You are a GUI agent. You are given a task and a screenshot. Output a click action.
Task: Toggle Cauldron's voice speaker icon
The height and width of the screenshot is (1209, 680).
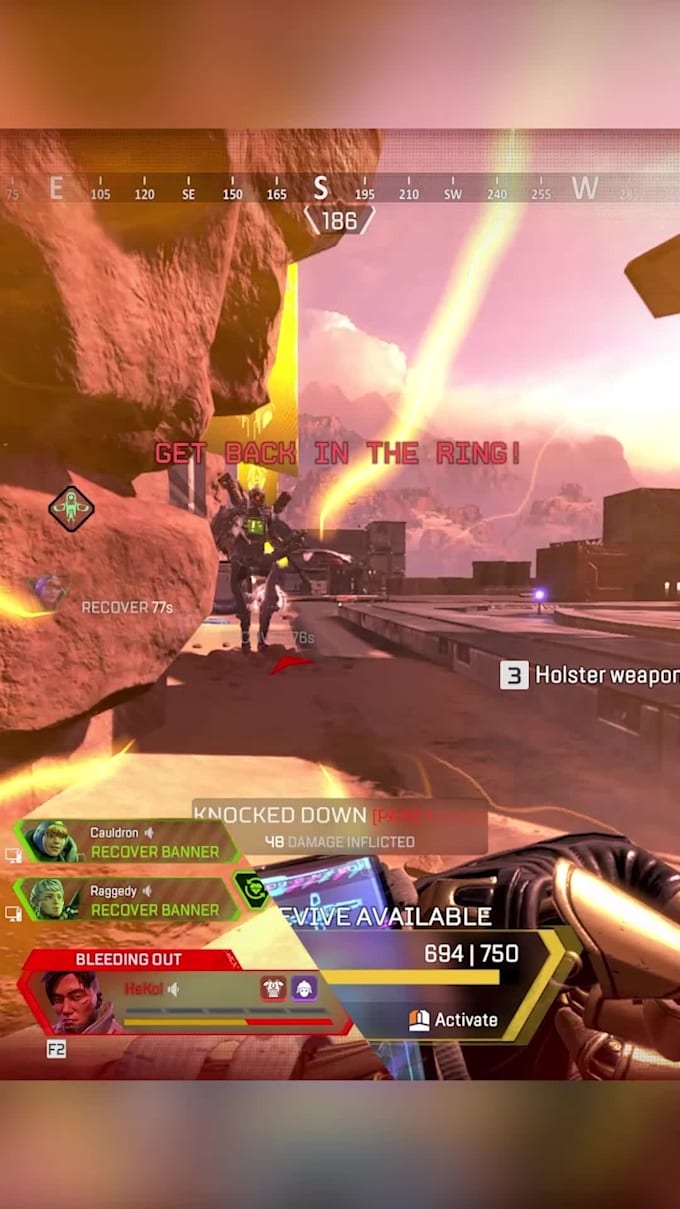148,832
